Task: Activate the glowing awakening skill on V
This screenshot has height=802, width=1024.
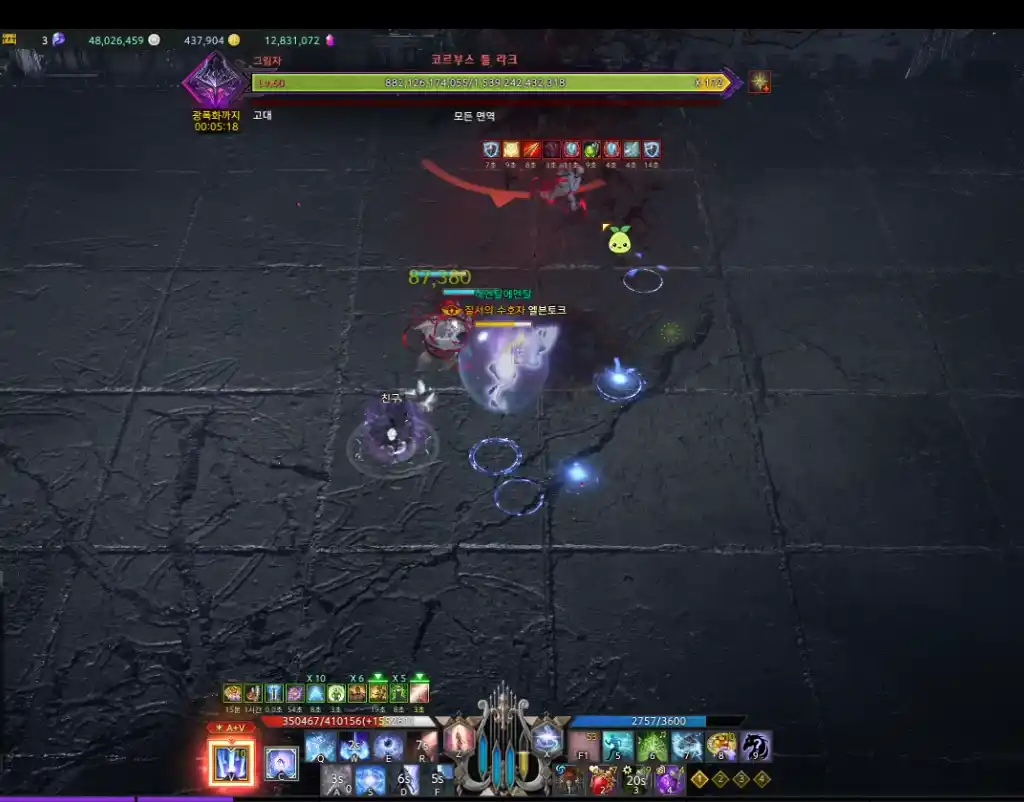Action: [x=231, y=762]
